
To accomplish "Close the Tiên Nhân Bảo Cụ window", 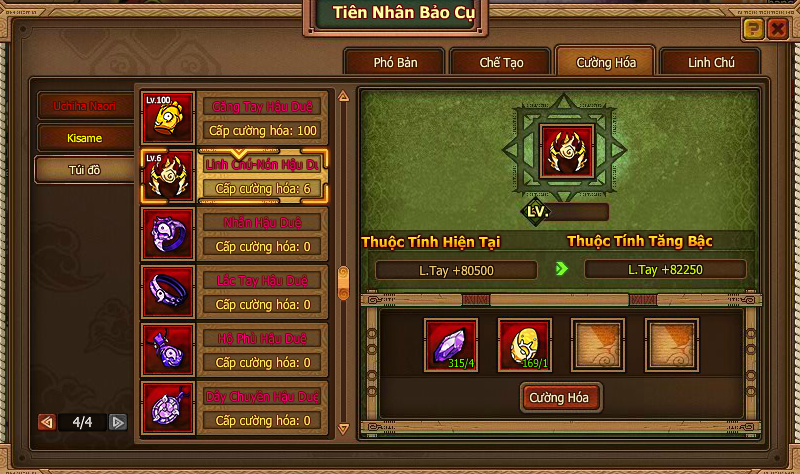I will coord(777,29).
